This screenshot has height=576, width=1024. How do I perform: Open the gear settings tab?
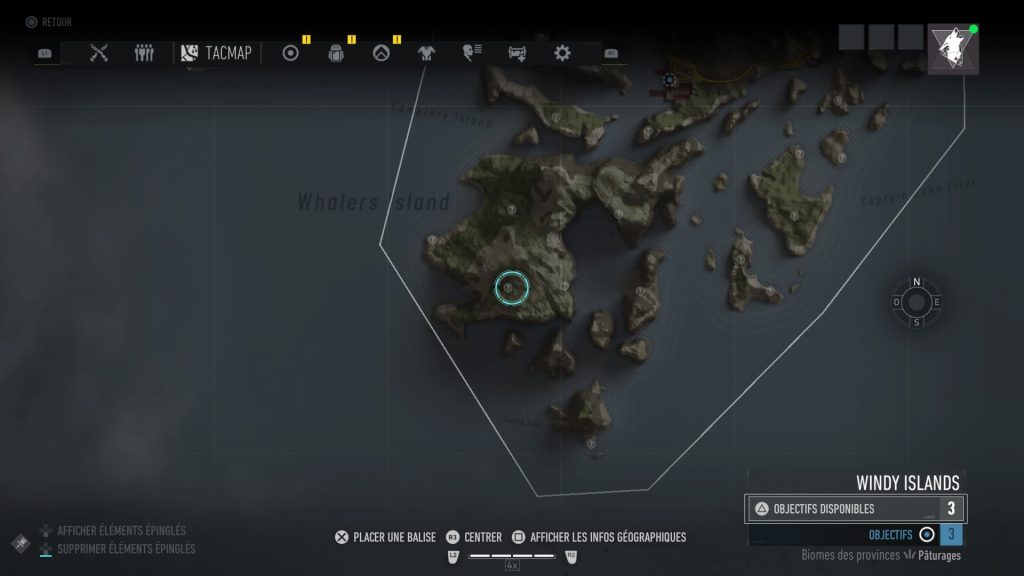562,53
